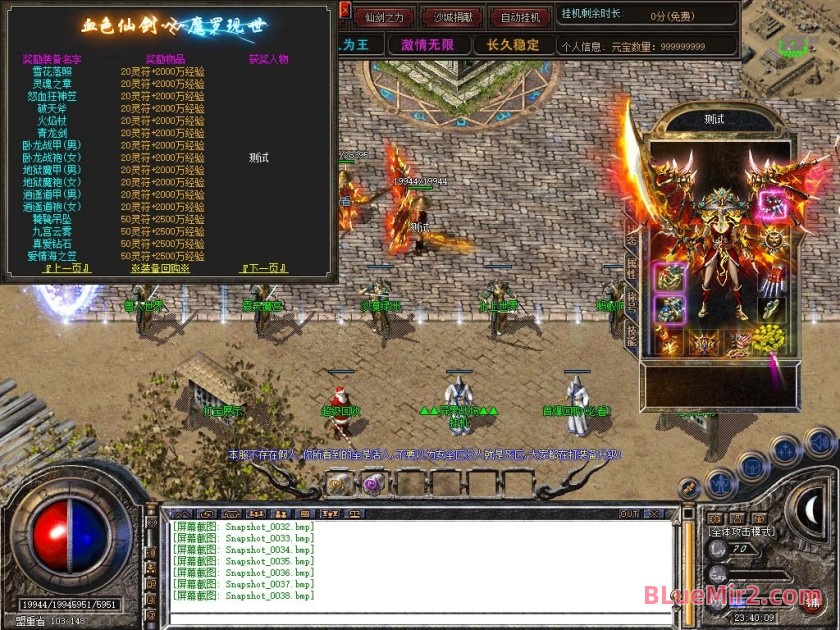Go to previous page 上一页 in reward list
This screenshot has width=840, height=630.
67,268
